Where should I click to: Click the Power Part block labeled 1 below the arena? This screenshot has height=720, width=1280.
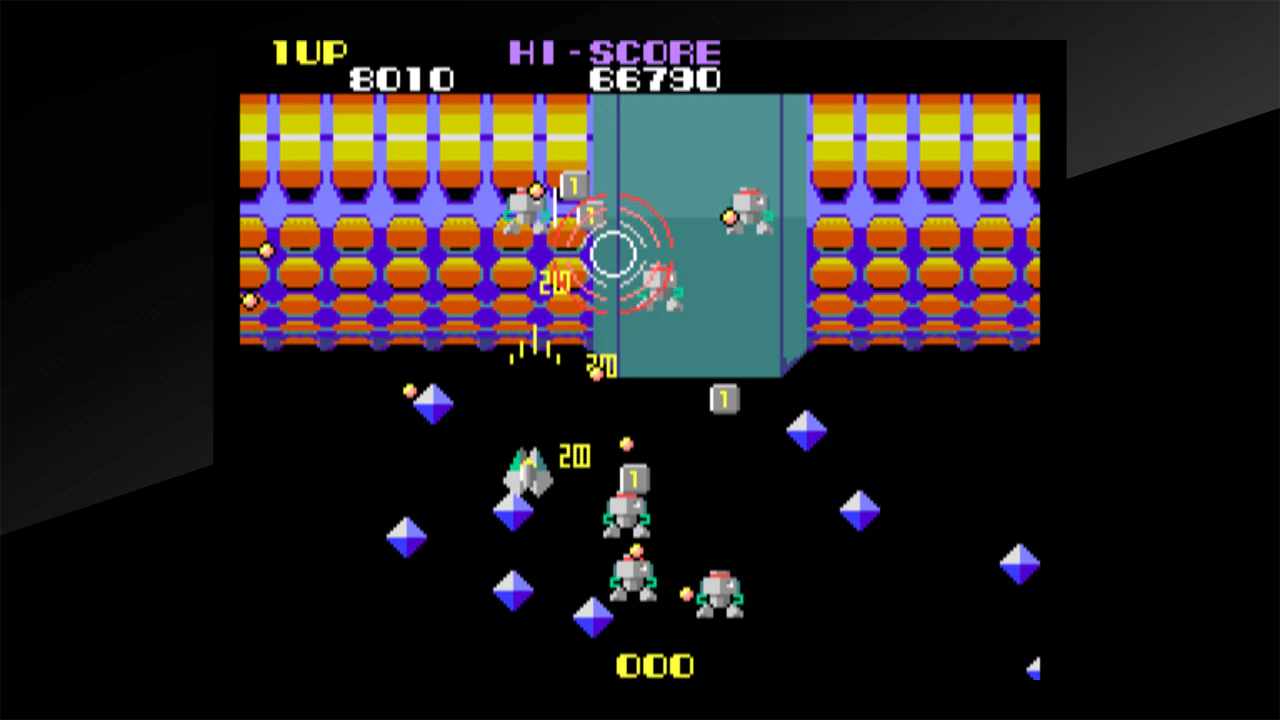pos(724,398)
